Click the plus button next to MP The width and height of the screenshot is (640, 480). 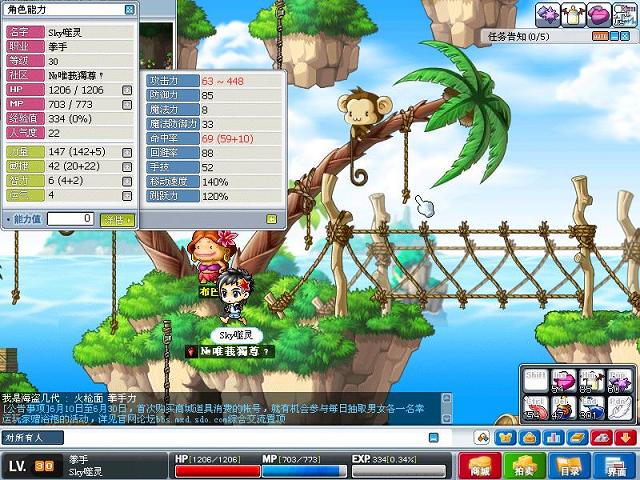pyautogui.click(x=127, y=103)
